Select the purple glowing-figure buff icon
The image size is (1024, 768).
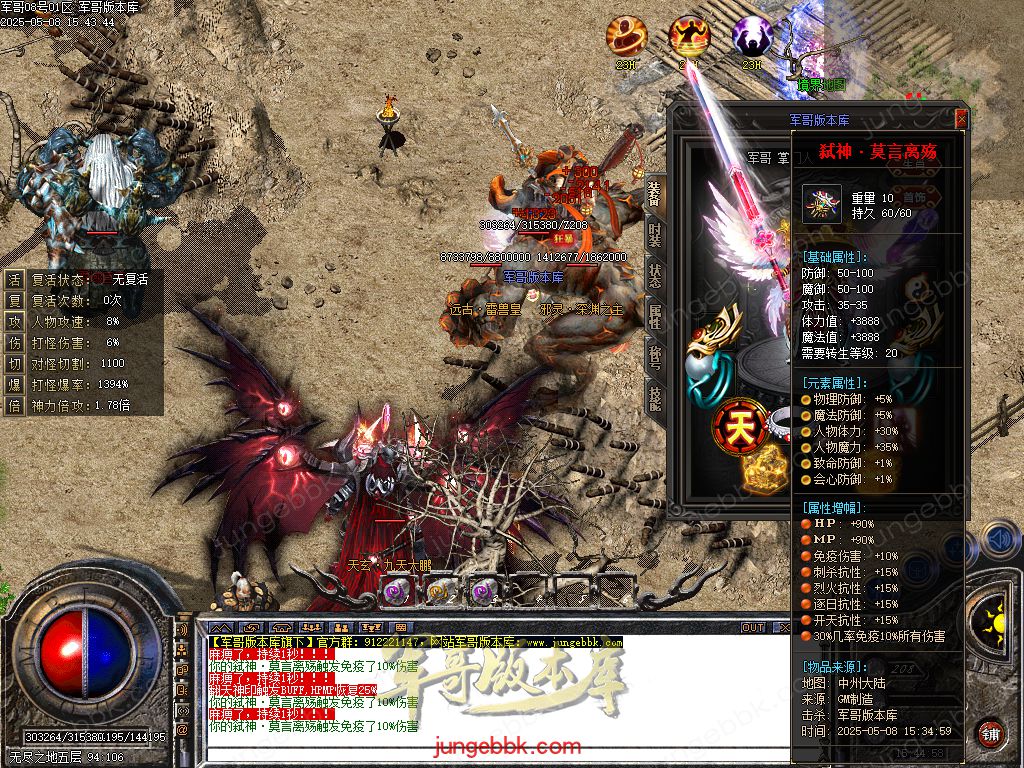coord(752,37)
